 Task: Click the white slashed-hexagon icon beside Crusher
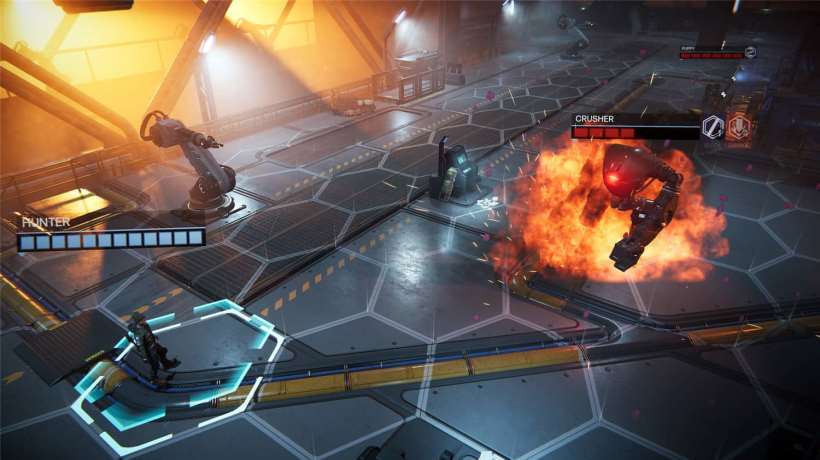click(713, 126)
